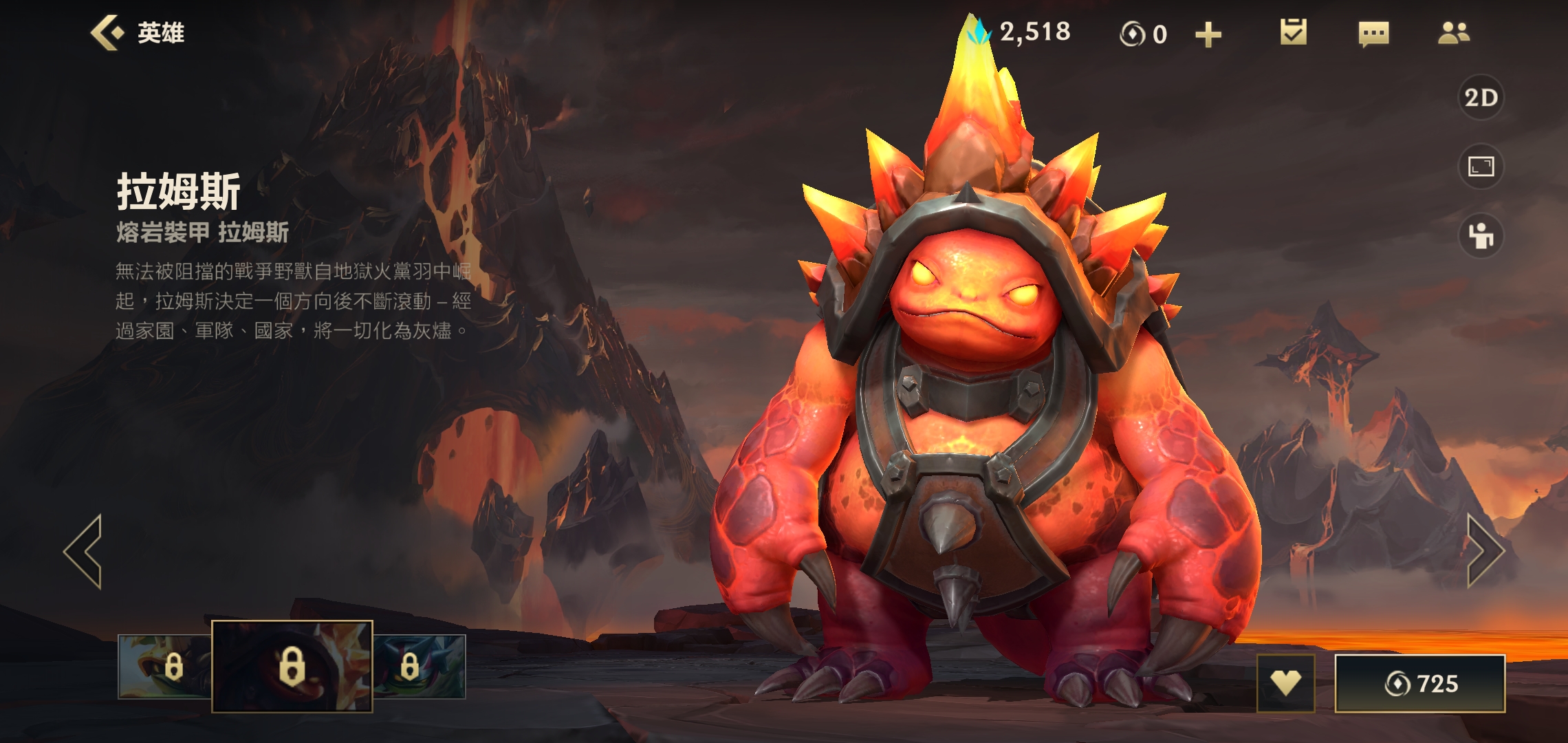Viewport: 1568px width, 743px height.
Task: Buy the skin for 725 Wild Cores
Action: pyautogui.click(x=1420, y=683)
